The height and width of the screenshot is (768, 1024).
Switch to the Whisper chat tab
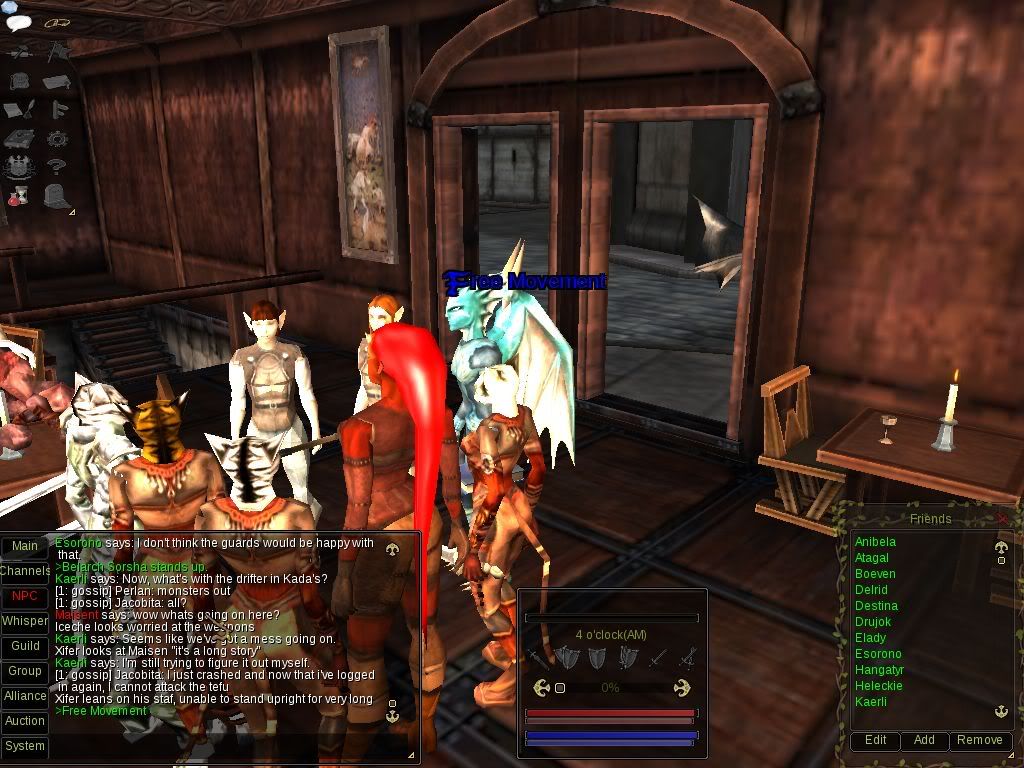tap(25, 621)
